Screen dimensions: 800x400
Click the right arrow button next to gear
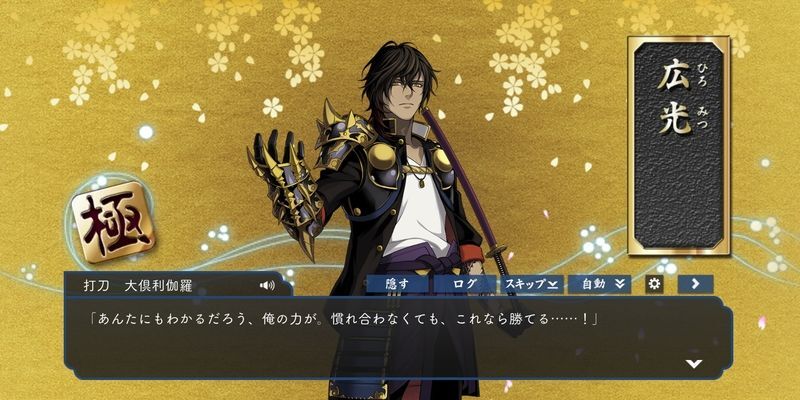coord(694,284)
